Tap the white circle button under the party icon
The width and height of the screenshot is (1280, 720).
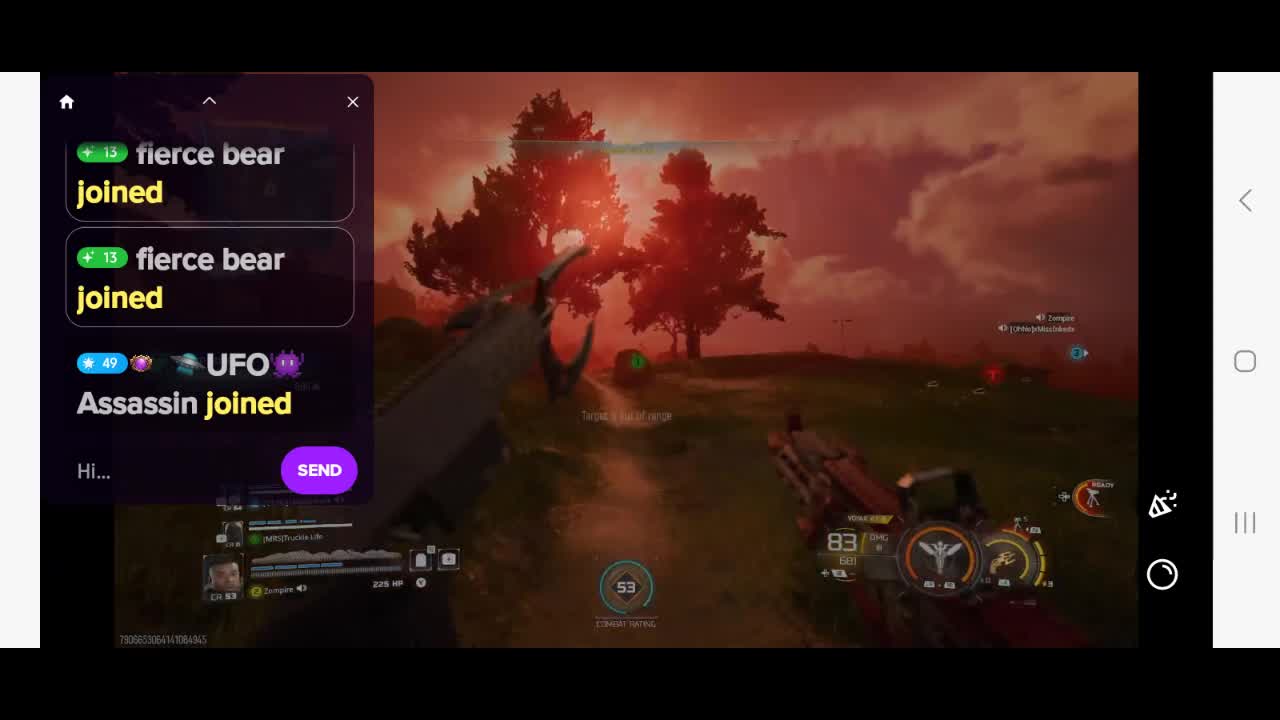click(1162, 574)
